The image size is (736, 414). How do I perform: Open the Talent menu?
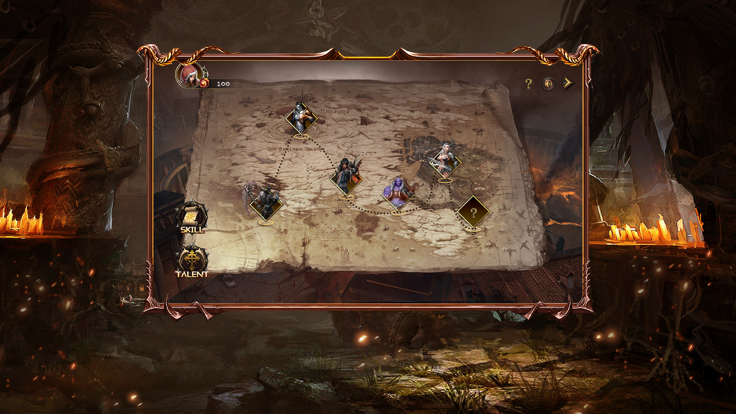point(192,261)
